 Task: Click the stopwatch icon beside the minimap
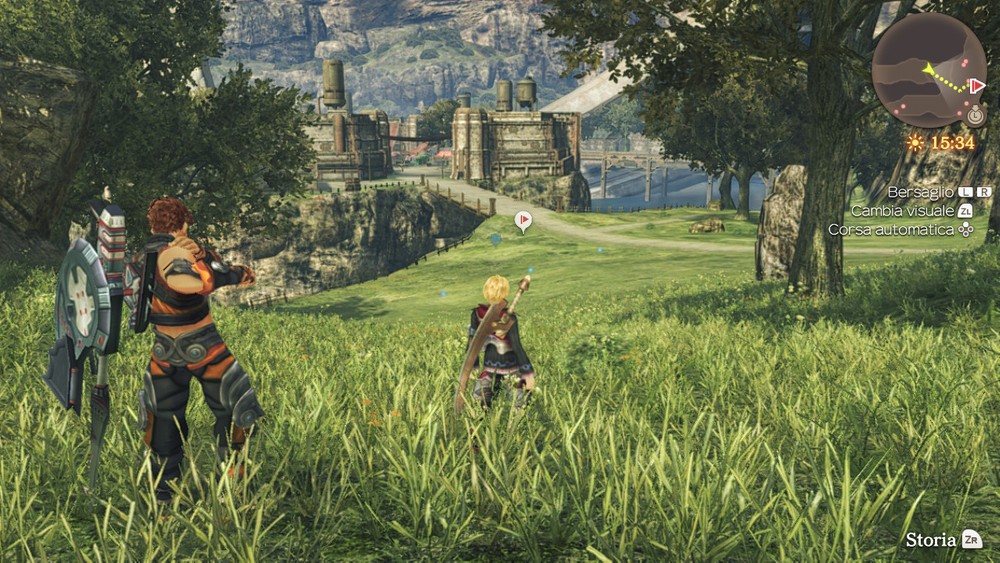click(975, 116)
